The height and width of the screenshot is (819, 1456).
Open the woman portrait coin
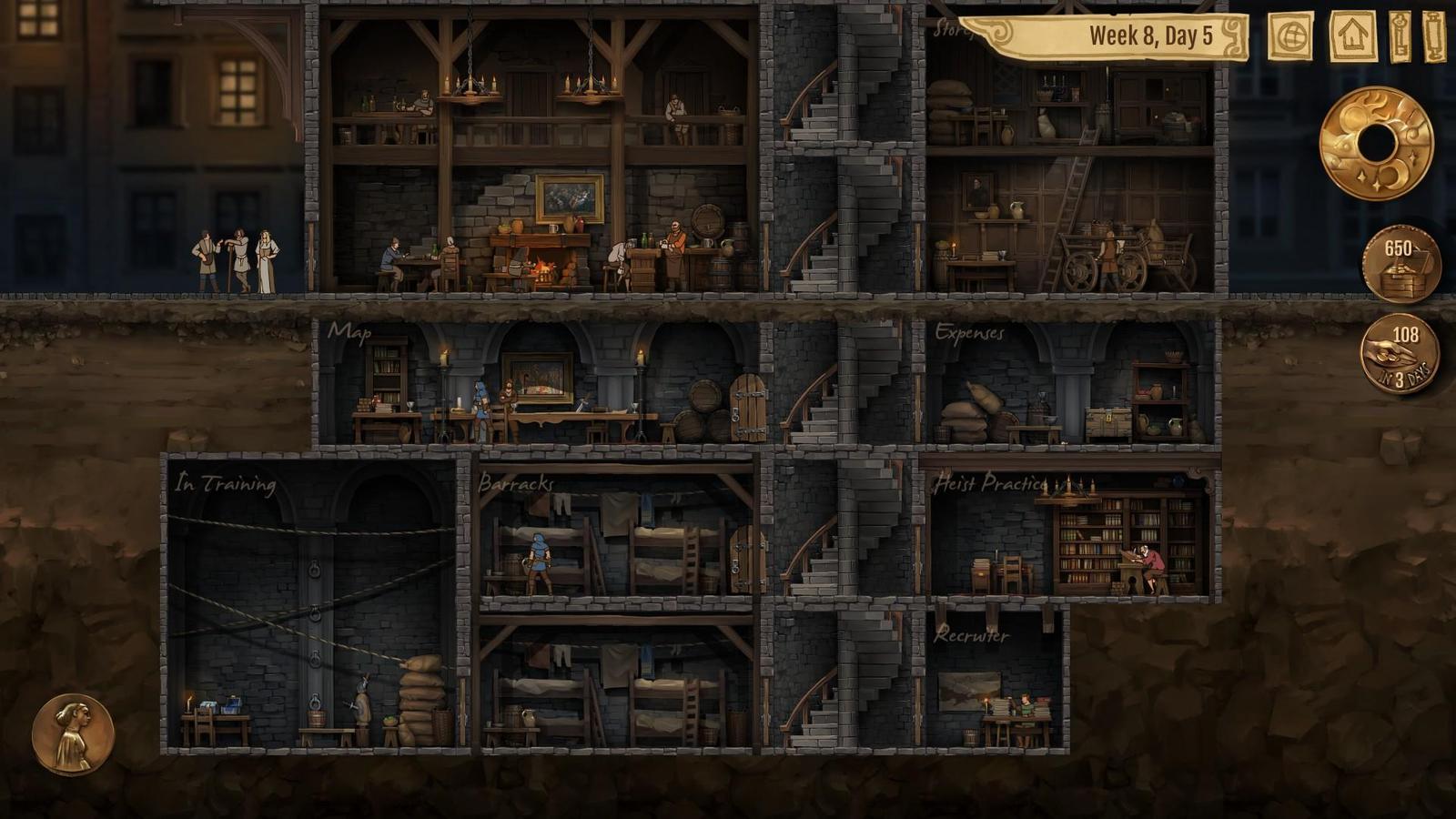click(73, 734)
